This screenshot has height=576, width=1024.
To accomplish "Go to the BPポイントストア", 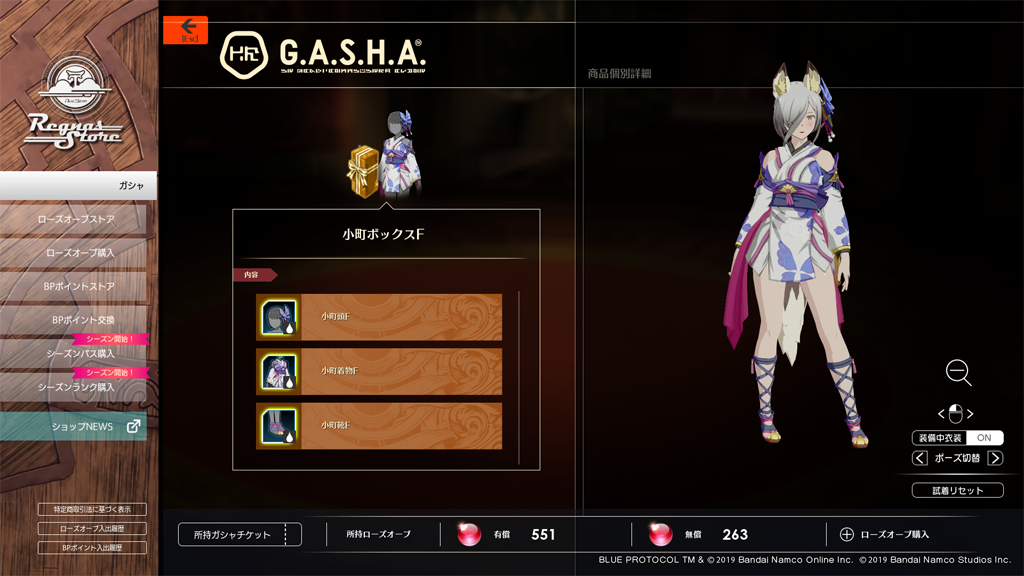I will click(75, 287).
